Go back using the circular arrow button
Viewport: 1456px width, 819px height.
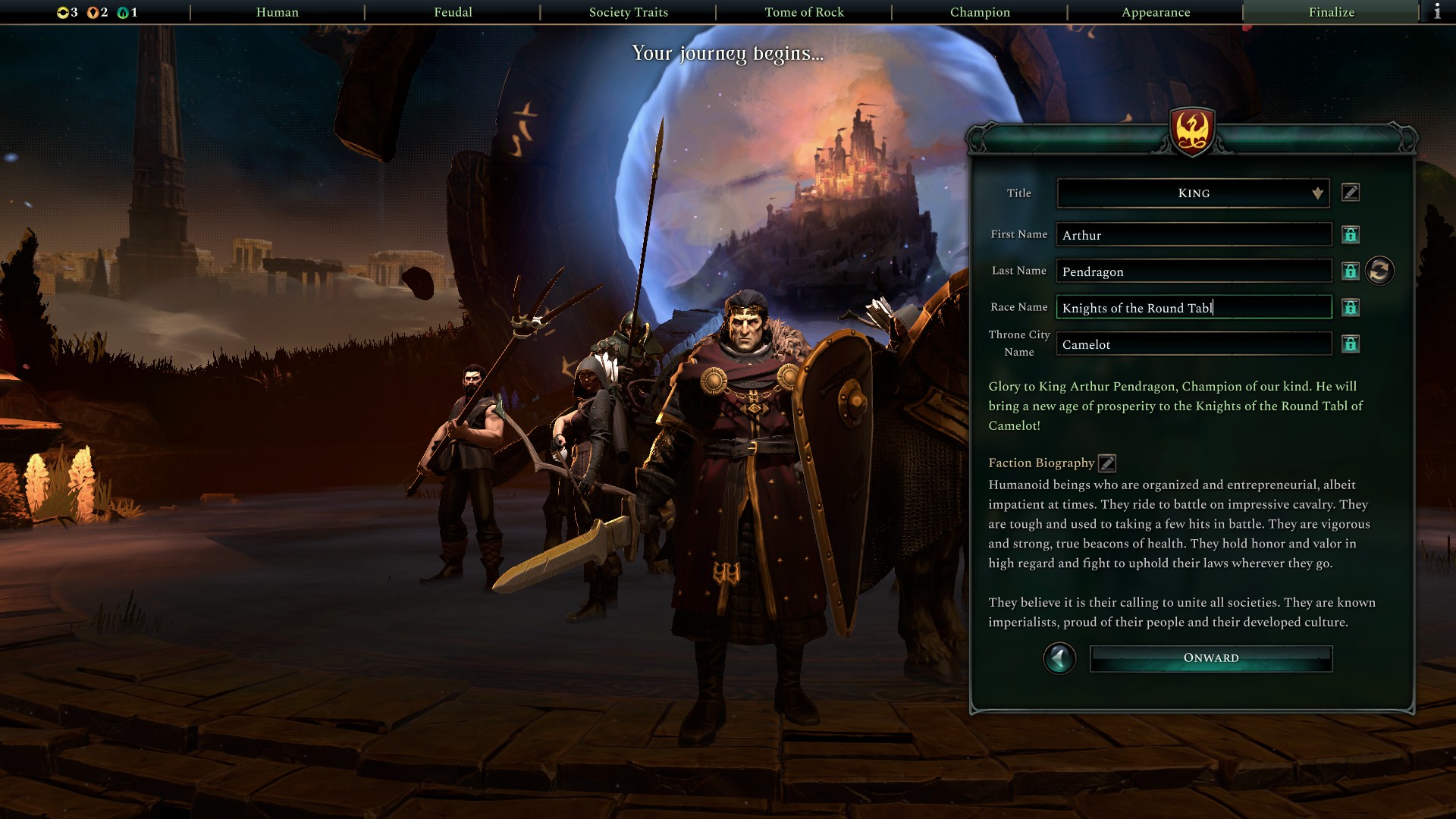[x=1059, y=658]
